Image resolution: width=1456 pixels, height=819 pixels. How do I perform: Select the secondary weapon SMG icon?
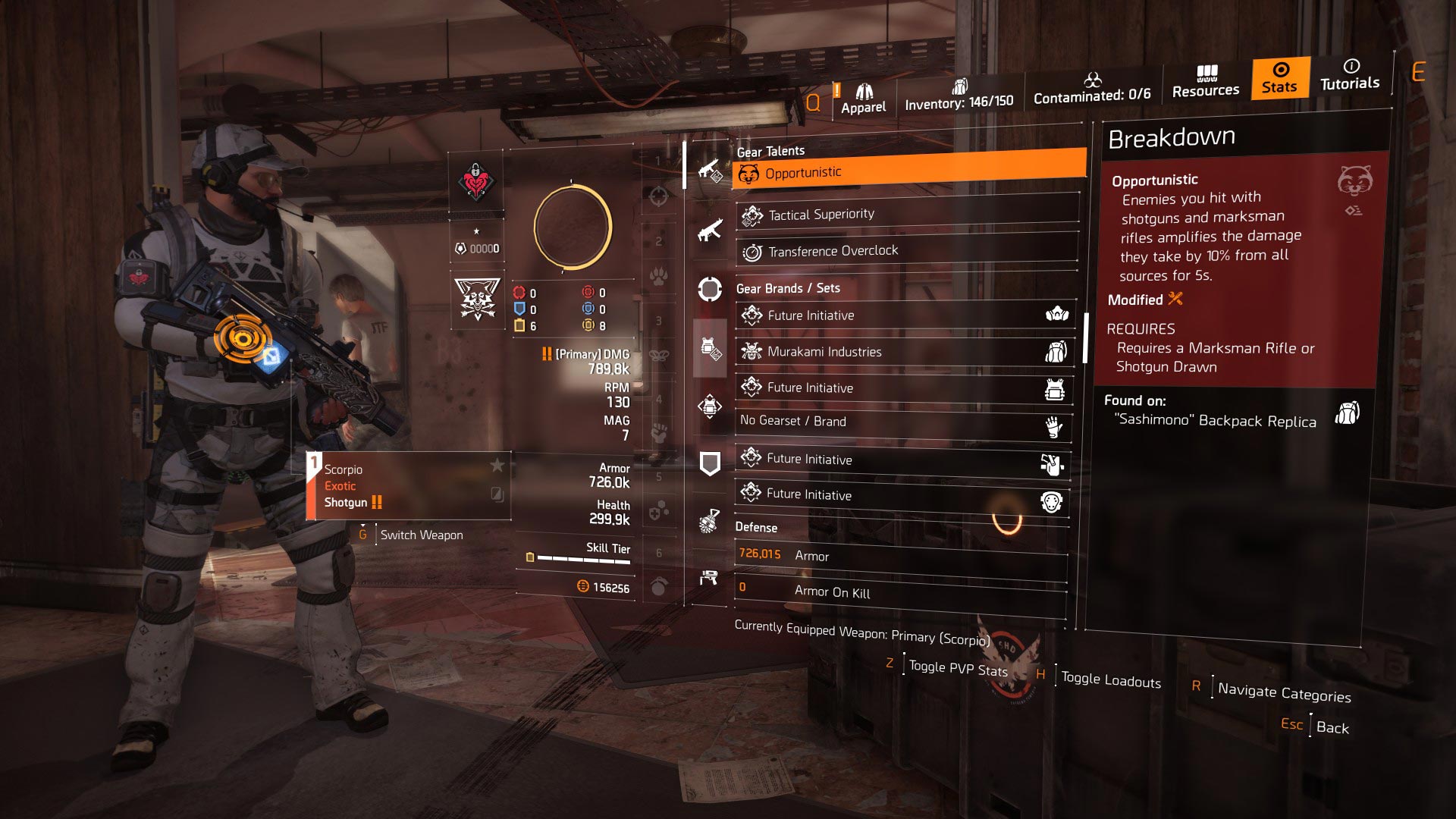pyautogui.click(x=709, y=230)
